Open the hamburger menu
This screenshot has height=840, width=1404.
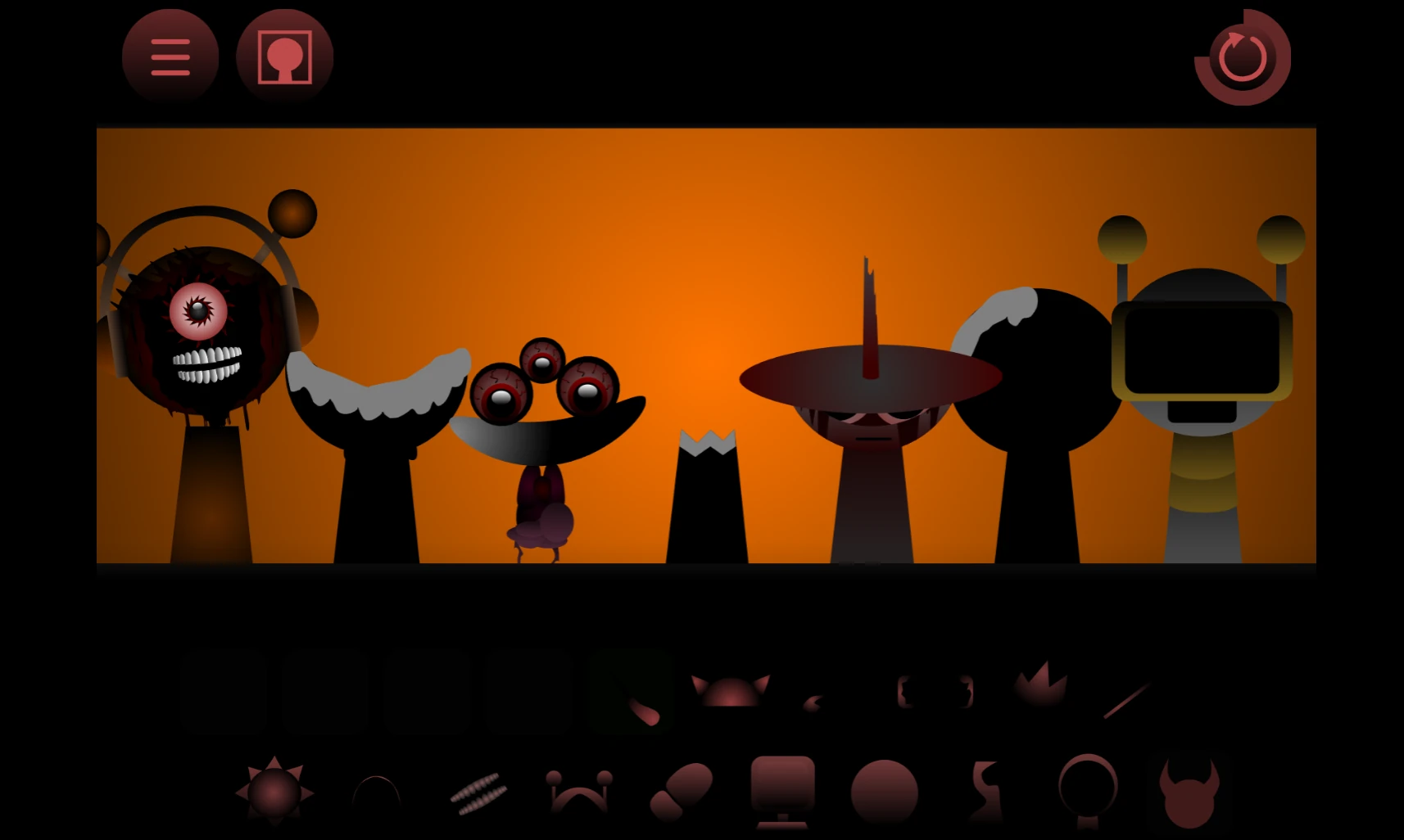click(170, 57)
